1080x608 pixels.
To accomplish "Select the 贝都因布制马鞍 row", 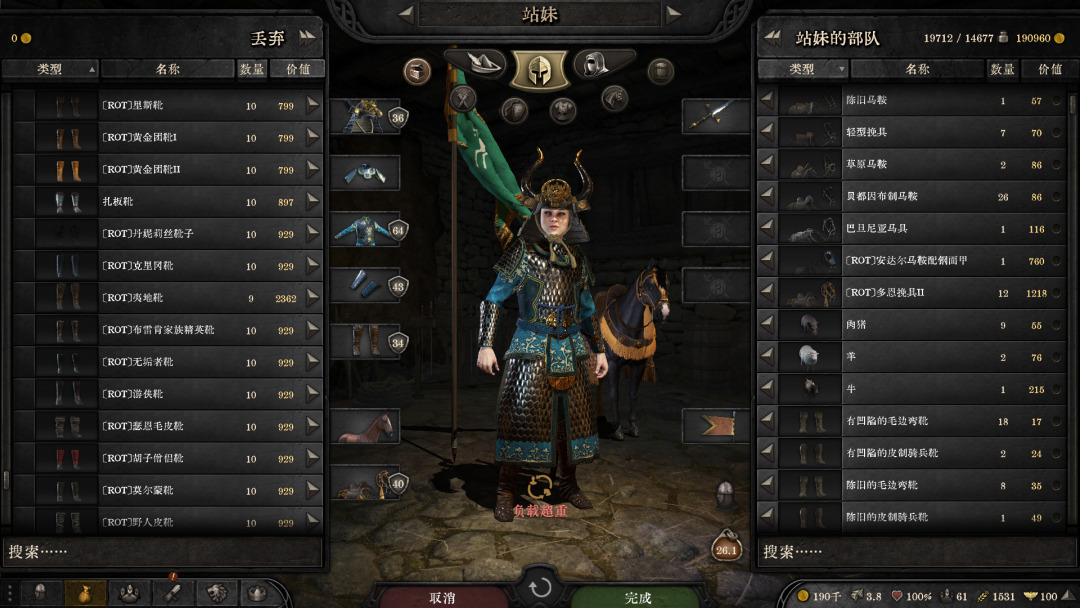I will point(910,197).
